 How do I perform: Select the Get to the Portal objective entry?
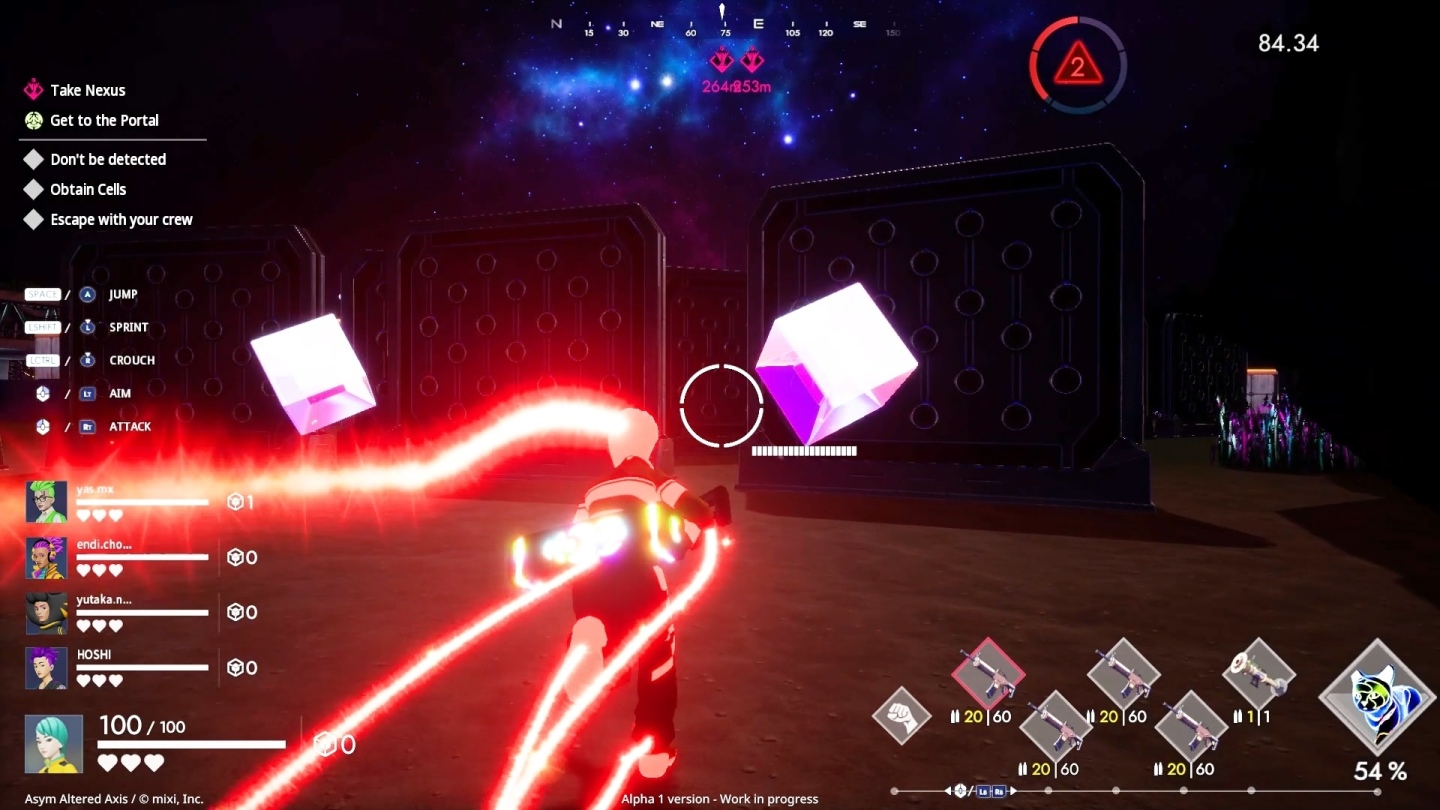coord(103,120)
